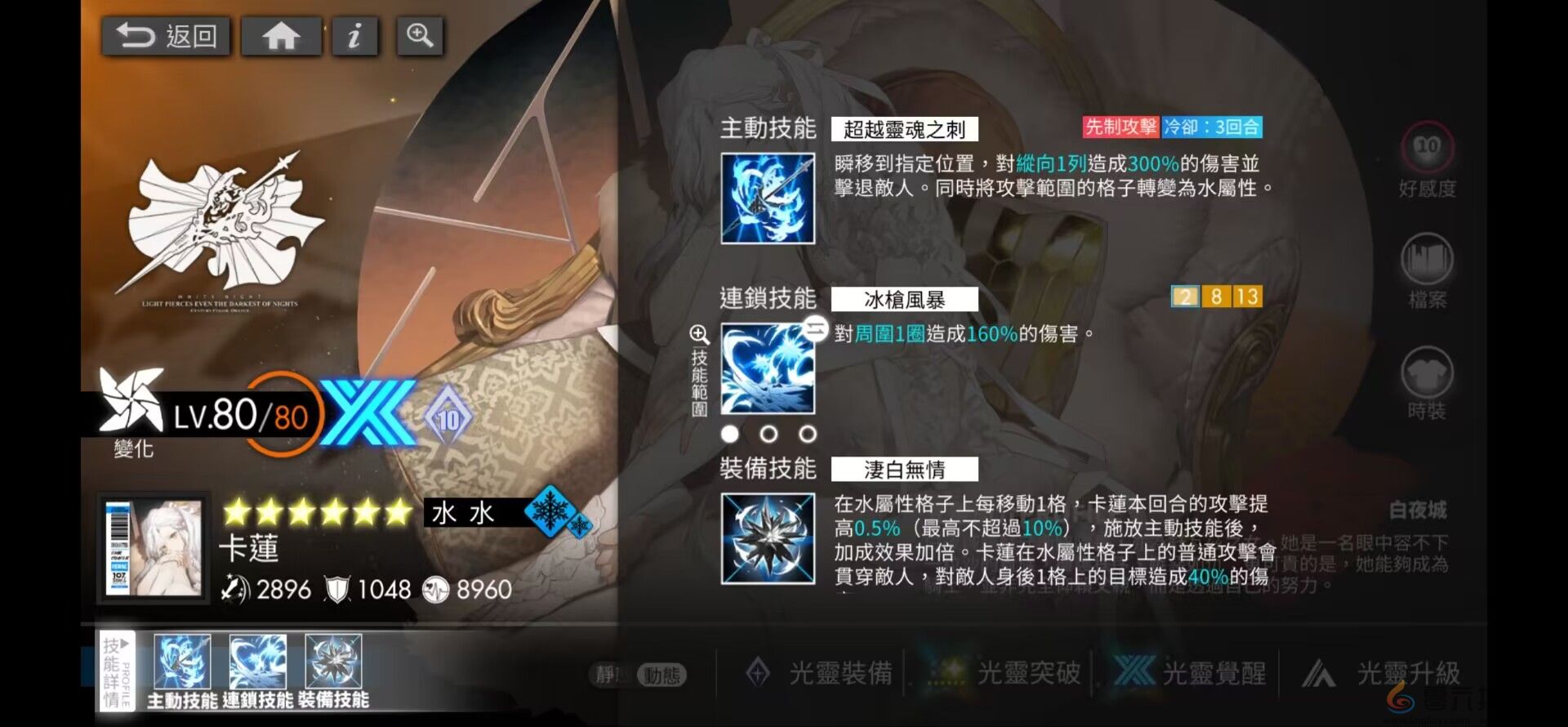Select the third chain skill page dot

[807, 434]
